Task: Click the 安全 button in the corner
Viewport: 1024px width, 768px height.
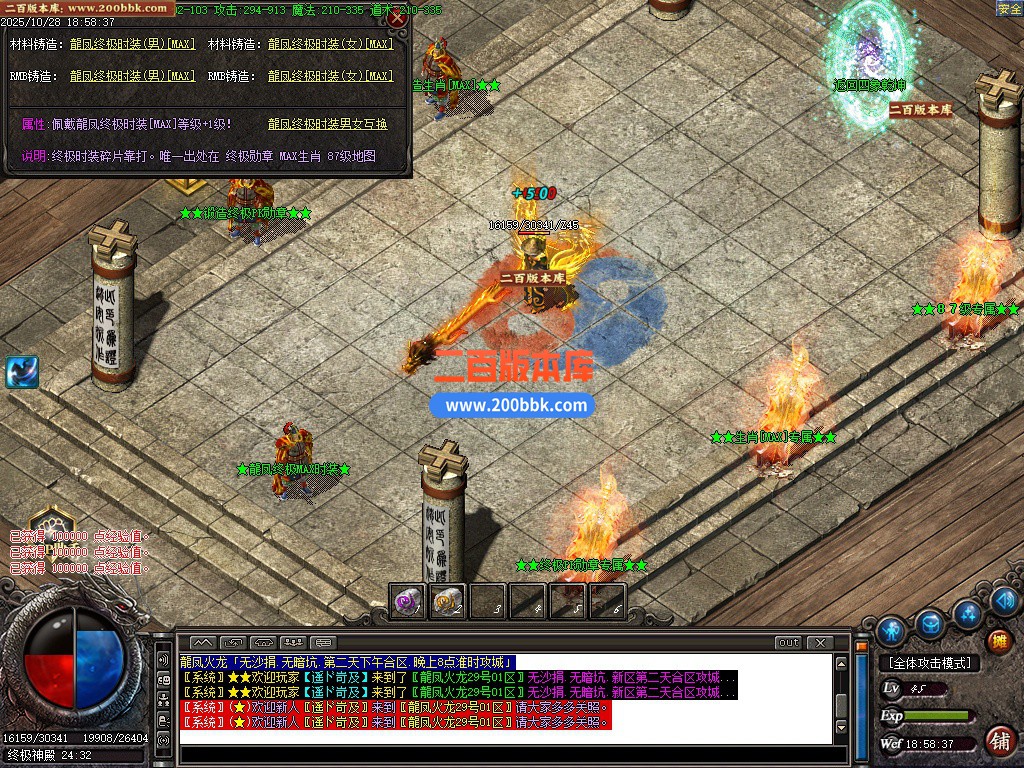Action: [1009, 8]
